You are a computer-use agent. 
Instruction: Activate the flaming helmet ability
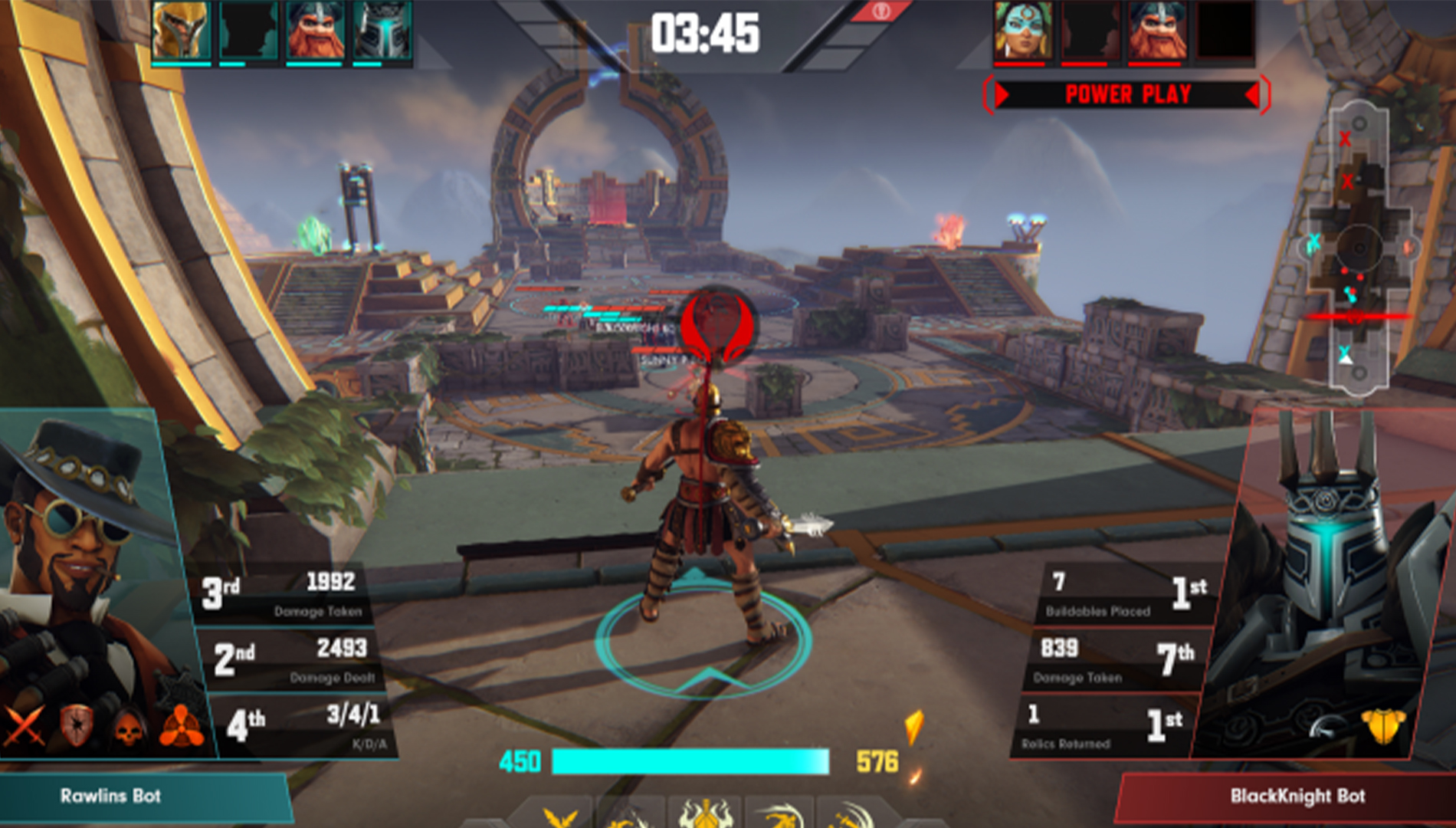pyautogui.click(x=704, y=814)
